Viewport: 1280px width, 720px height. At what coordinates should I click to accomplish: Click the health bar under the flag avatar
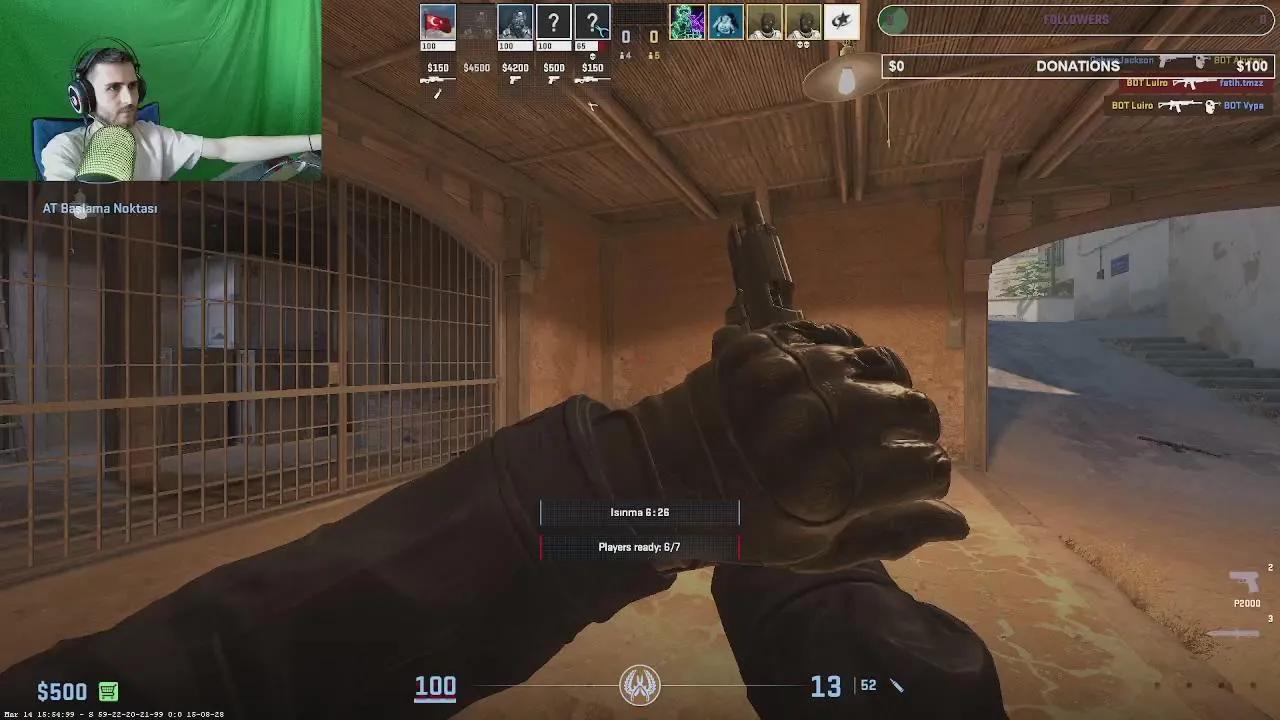(437, 45)
